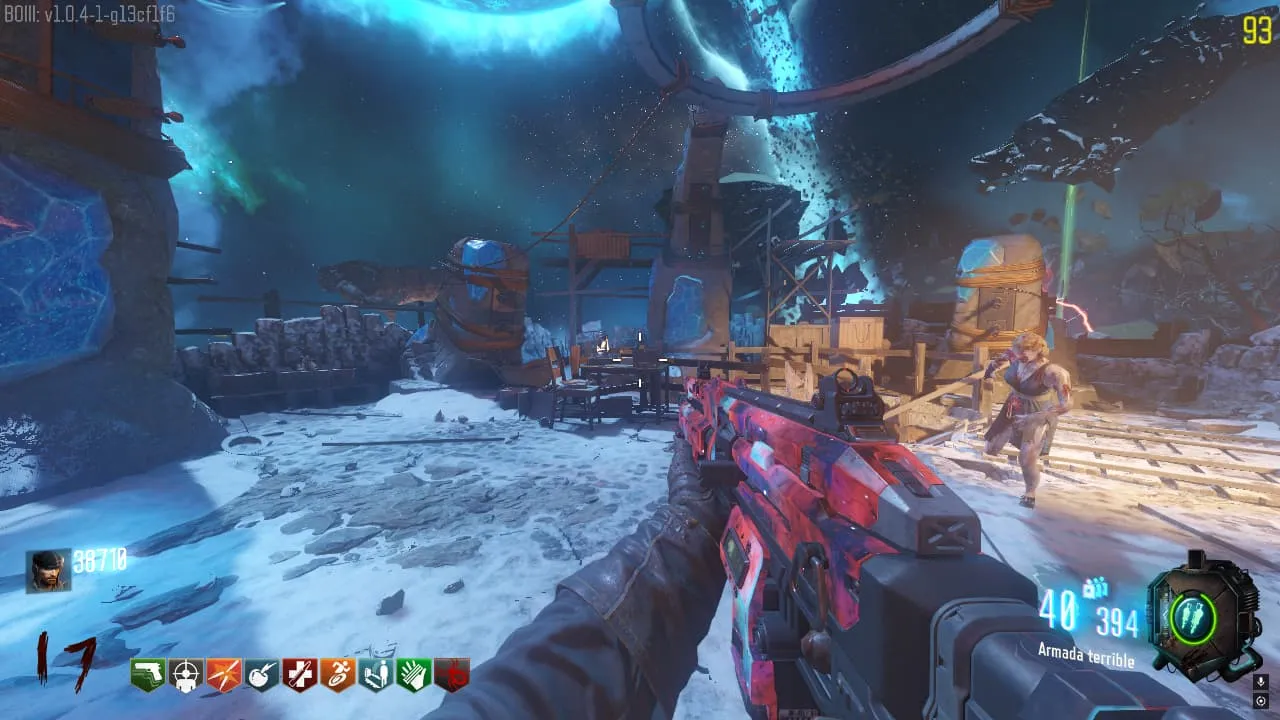The image size is (1280, 720).
Task: Toggle the microphone overlay button
Action: (1260, 682)
